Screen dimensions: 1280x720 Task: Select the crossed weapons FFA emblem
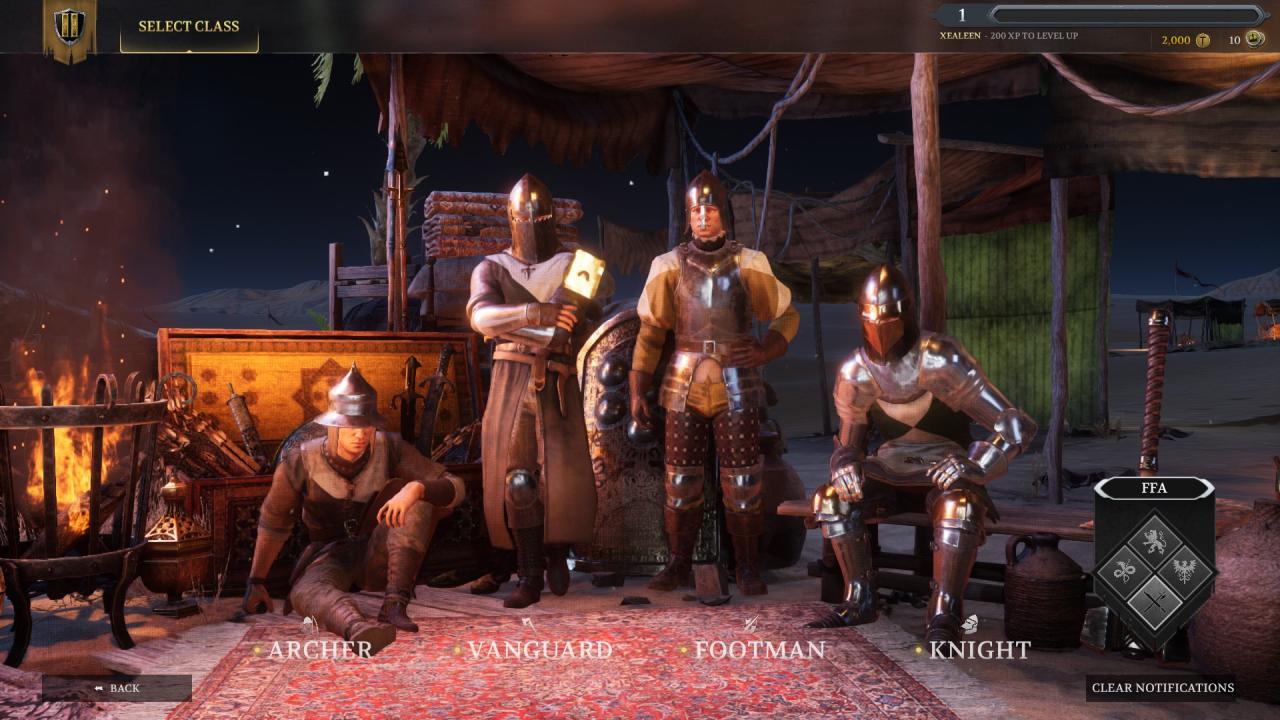(x=1154, y=602)
